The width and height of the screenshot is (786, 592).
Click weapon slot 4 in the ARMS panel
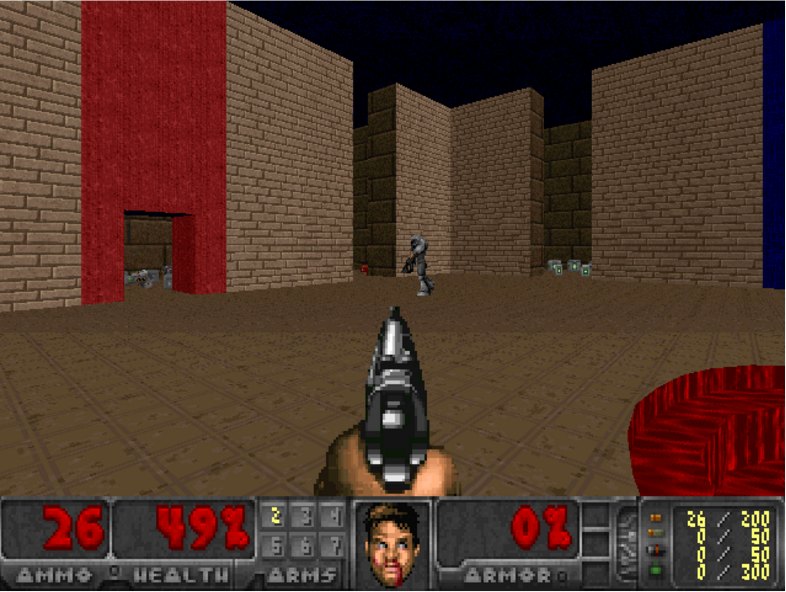tap(334, 517)
